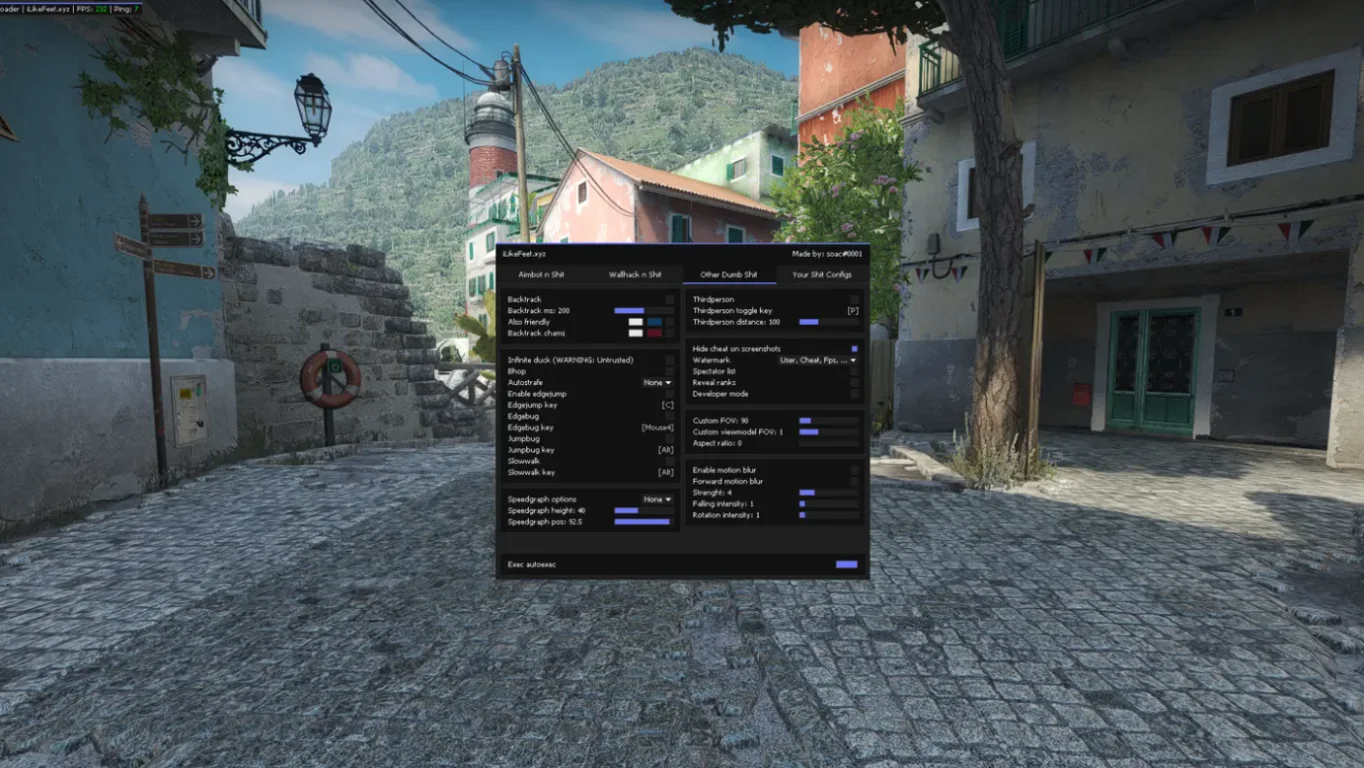This screenshot has width=1364, height=768.
Task: Rebind the Edgebug key from Mouse4
Action: [656, 427]
